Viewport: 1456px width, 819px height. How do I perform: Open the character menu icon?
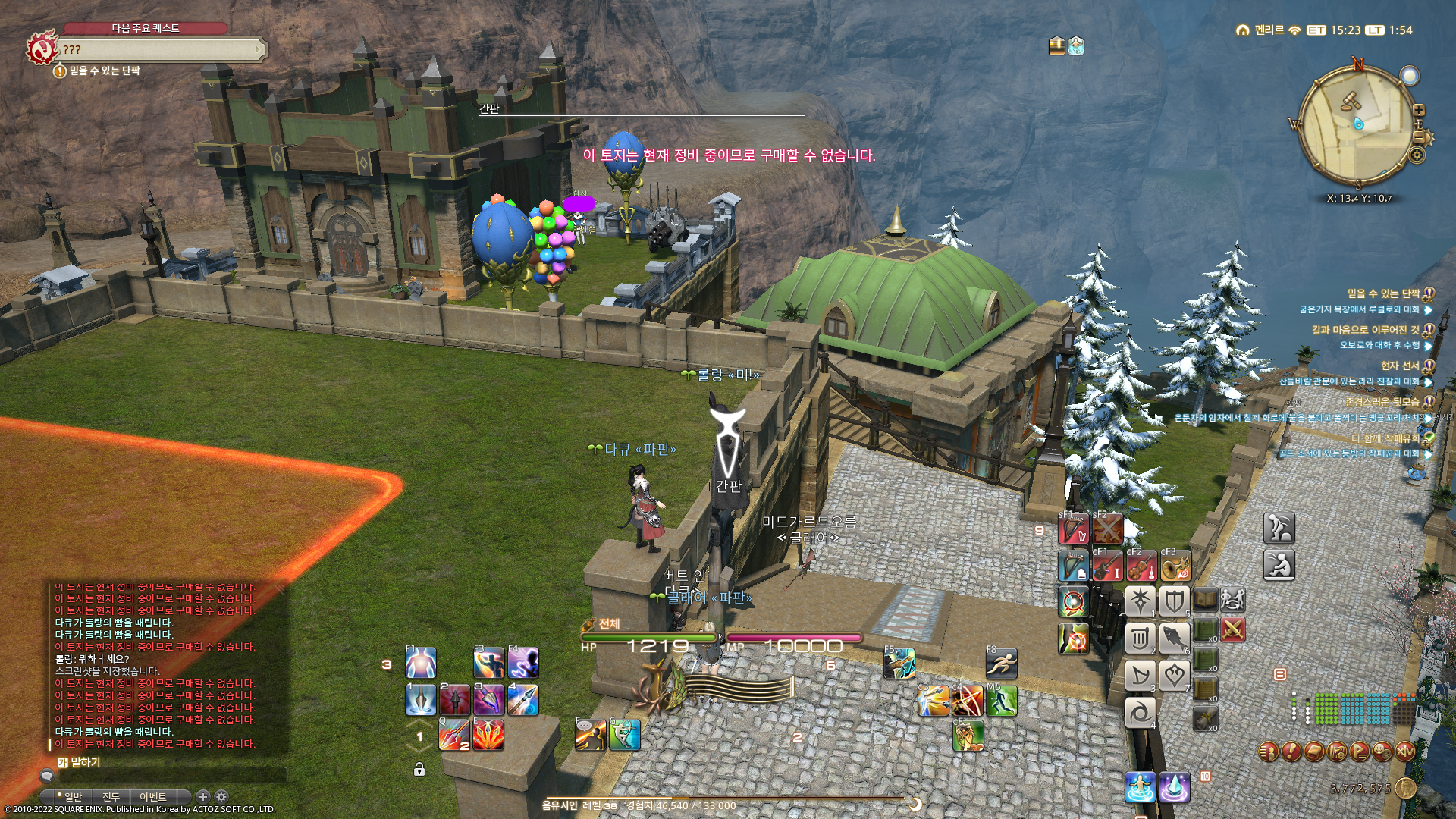click(1269, 752)
